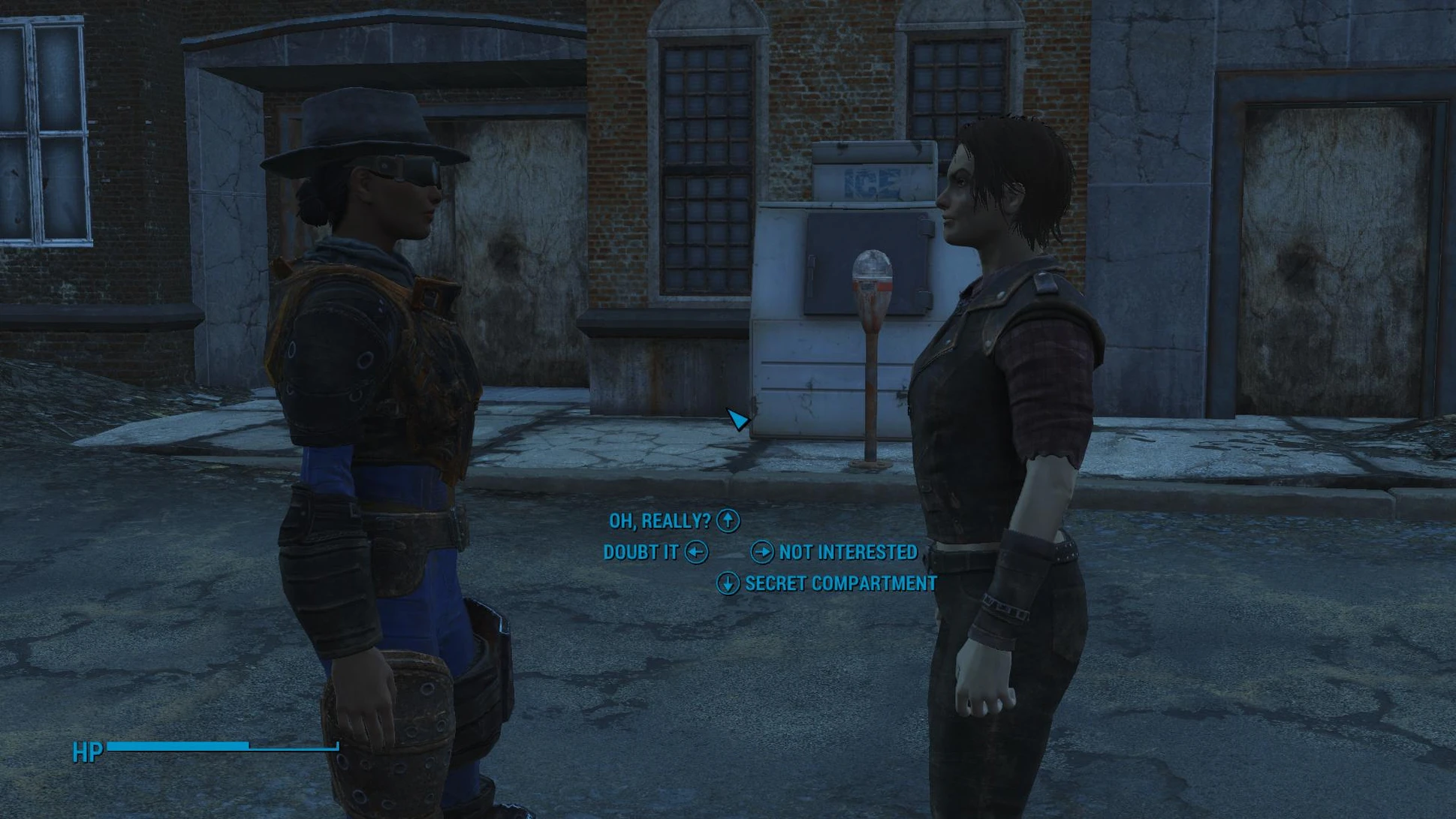Choose the "Oh, Really?" dialogue reply
Image resolution: width=1456 pixels, height=819 pixels.
660,521
